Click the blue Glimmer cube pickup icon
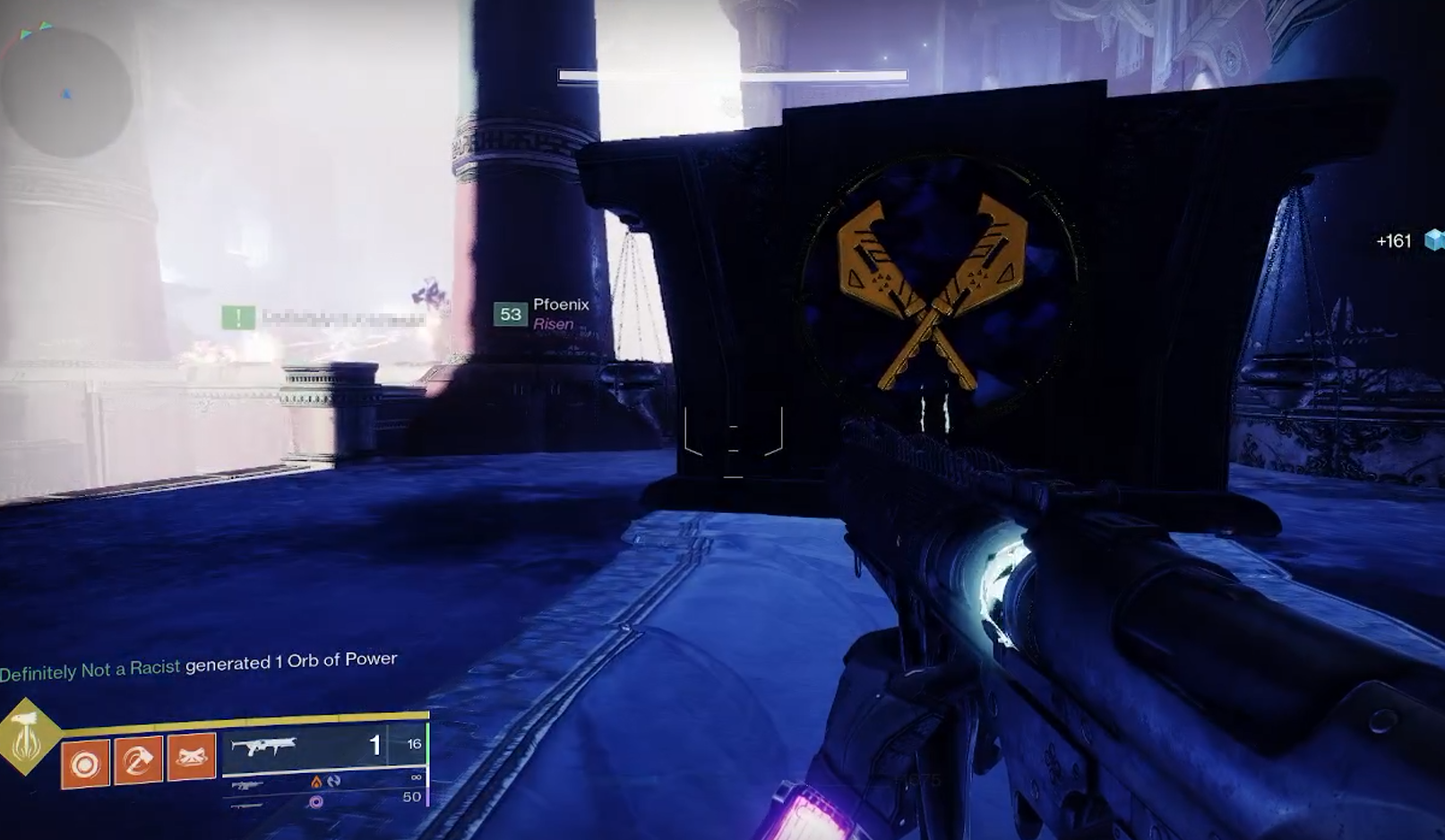 click(1434, 240)
